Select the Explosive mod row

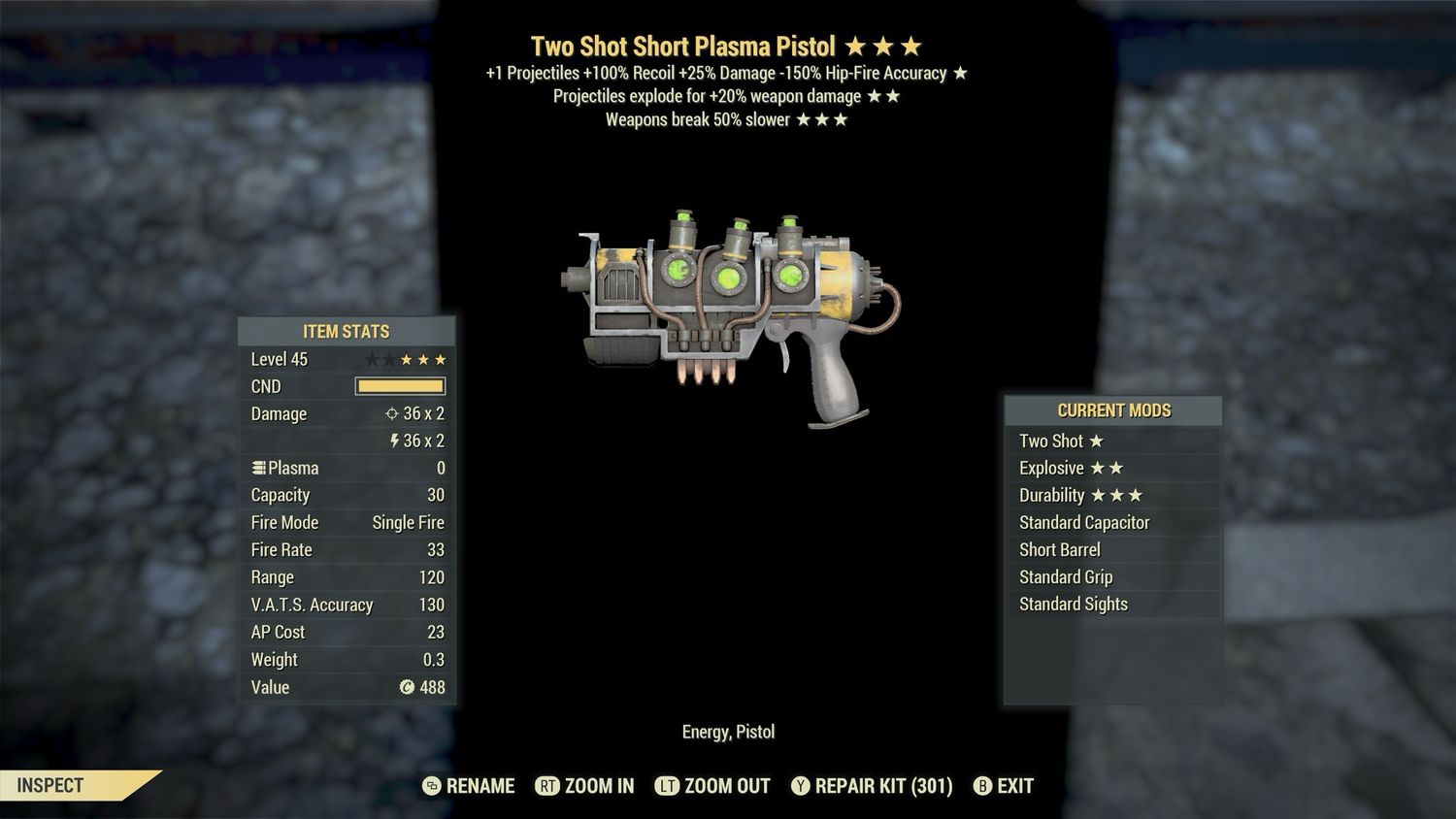pyautogui.click(x=1112, y=468)
